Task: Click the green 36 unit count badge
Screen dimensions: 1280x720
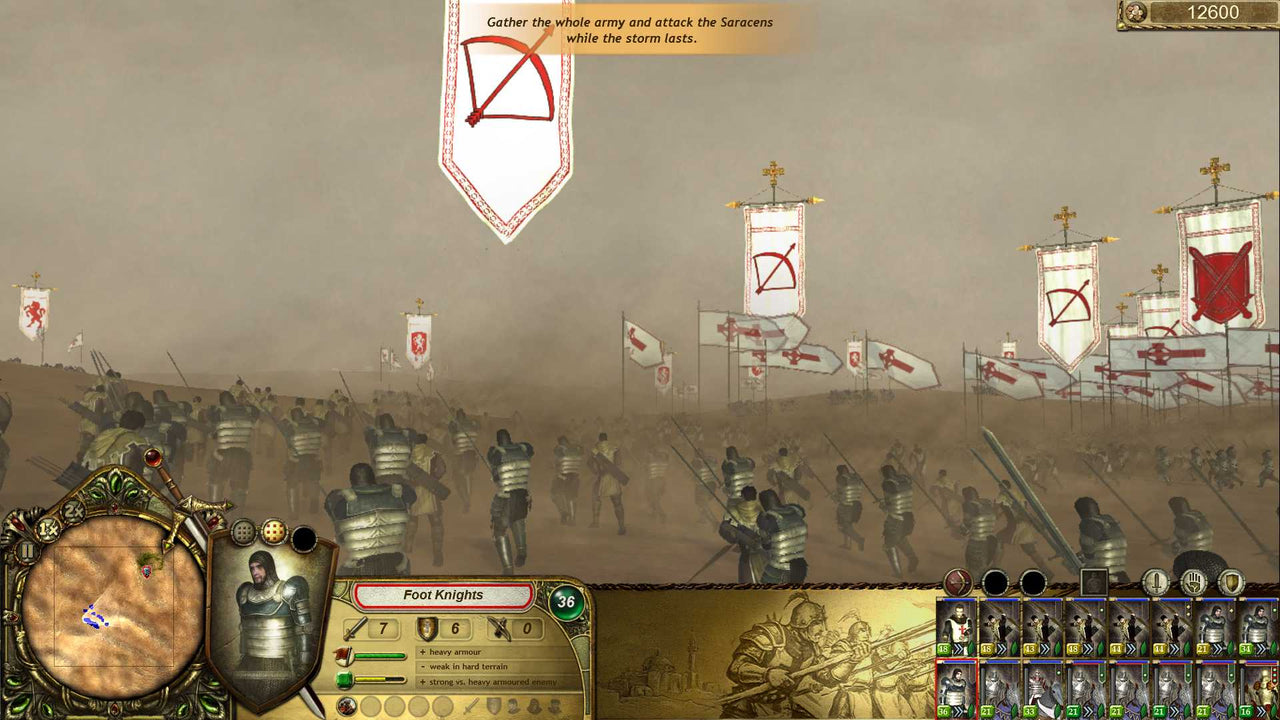Action: (567, 600)
